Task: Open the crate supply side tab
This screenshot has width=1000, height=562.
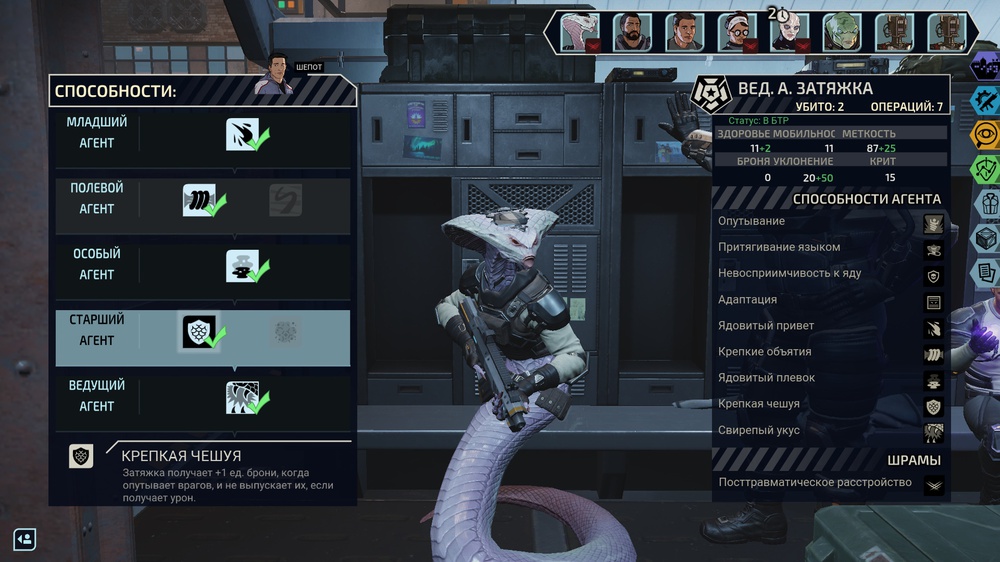Action: [x=985, y=238]
